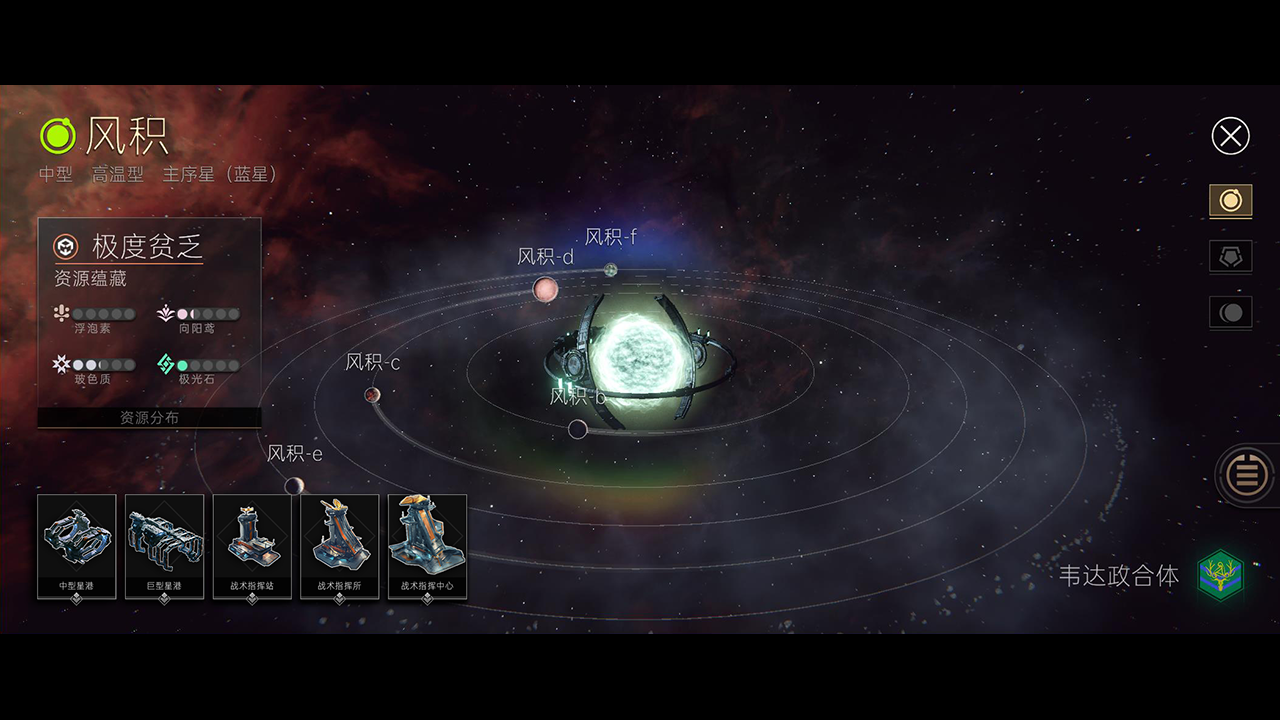Select the 战术指挥站 building card

(x=252, y=546)
